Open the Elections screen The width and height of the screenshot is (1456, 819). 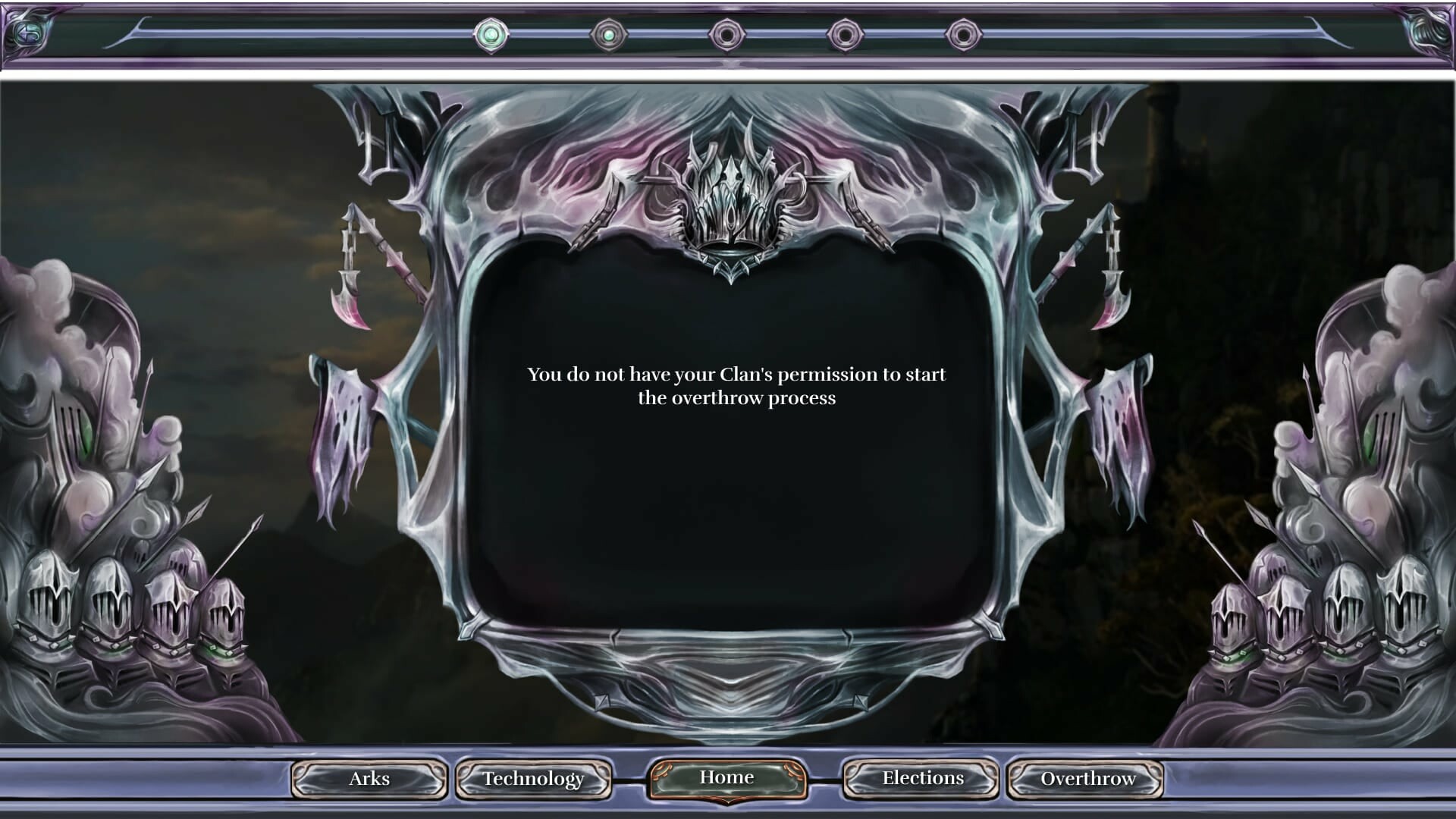921,778
